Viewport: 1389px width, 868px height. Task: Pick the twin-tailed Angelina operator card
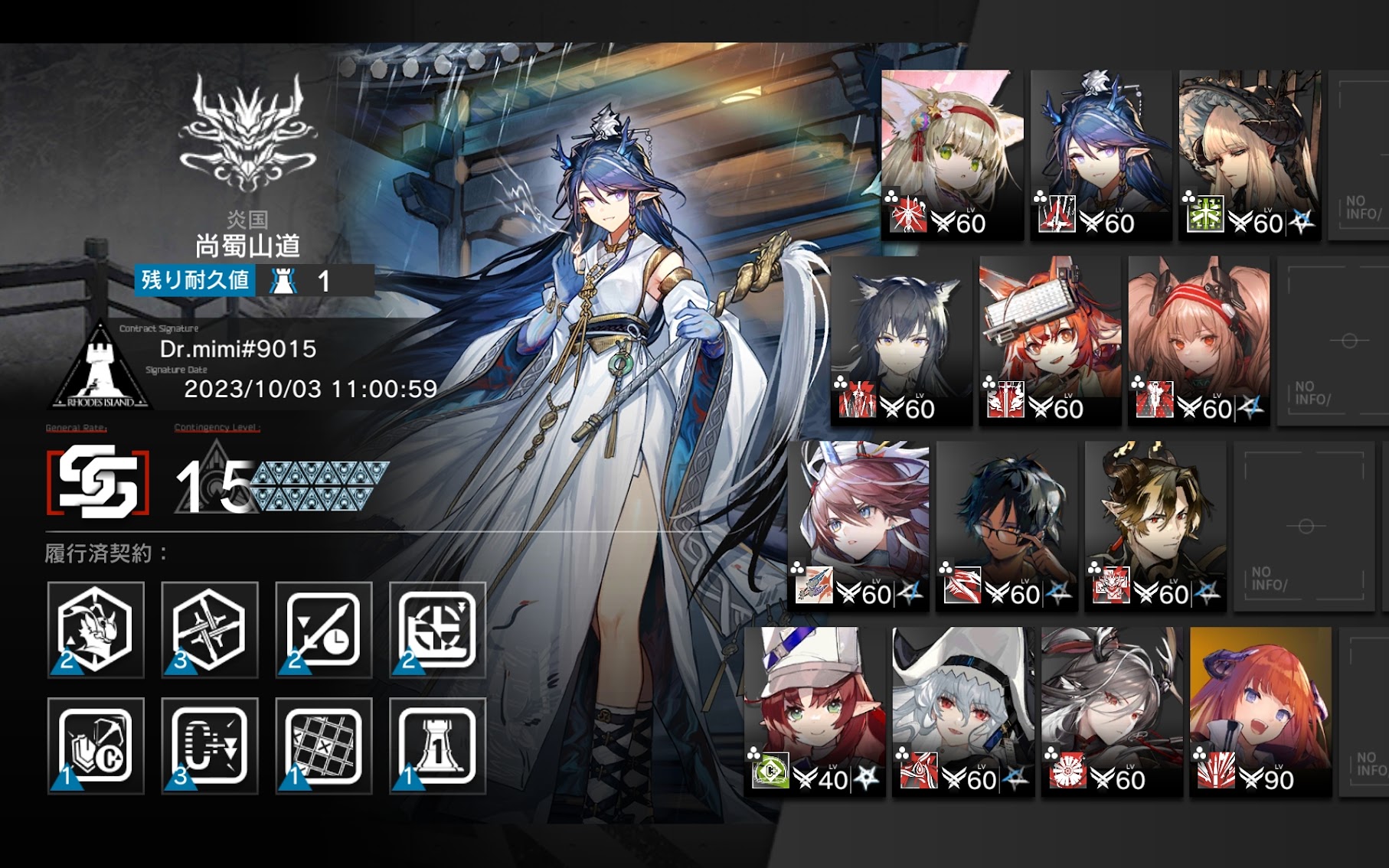pos(1198,340)
